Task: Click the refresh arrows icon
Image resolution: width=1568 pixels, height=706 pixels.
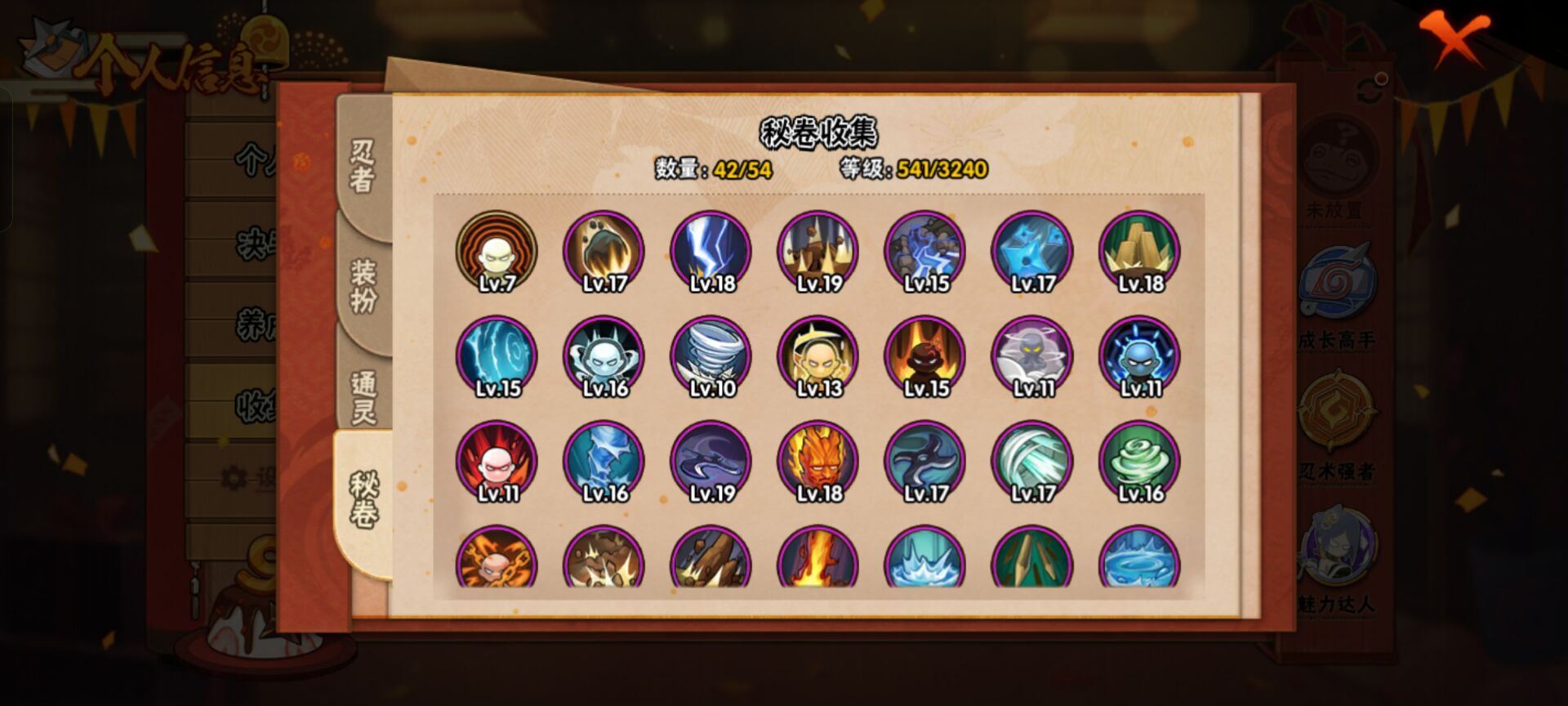Action: [x=1372, y=89]
